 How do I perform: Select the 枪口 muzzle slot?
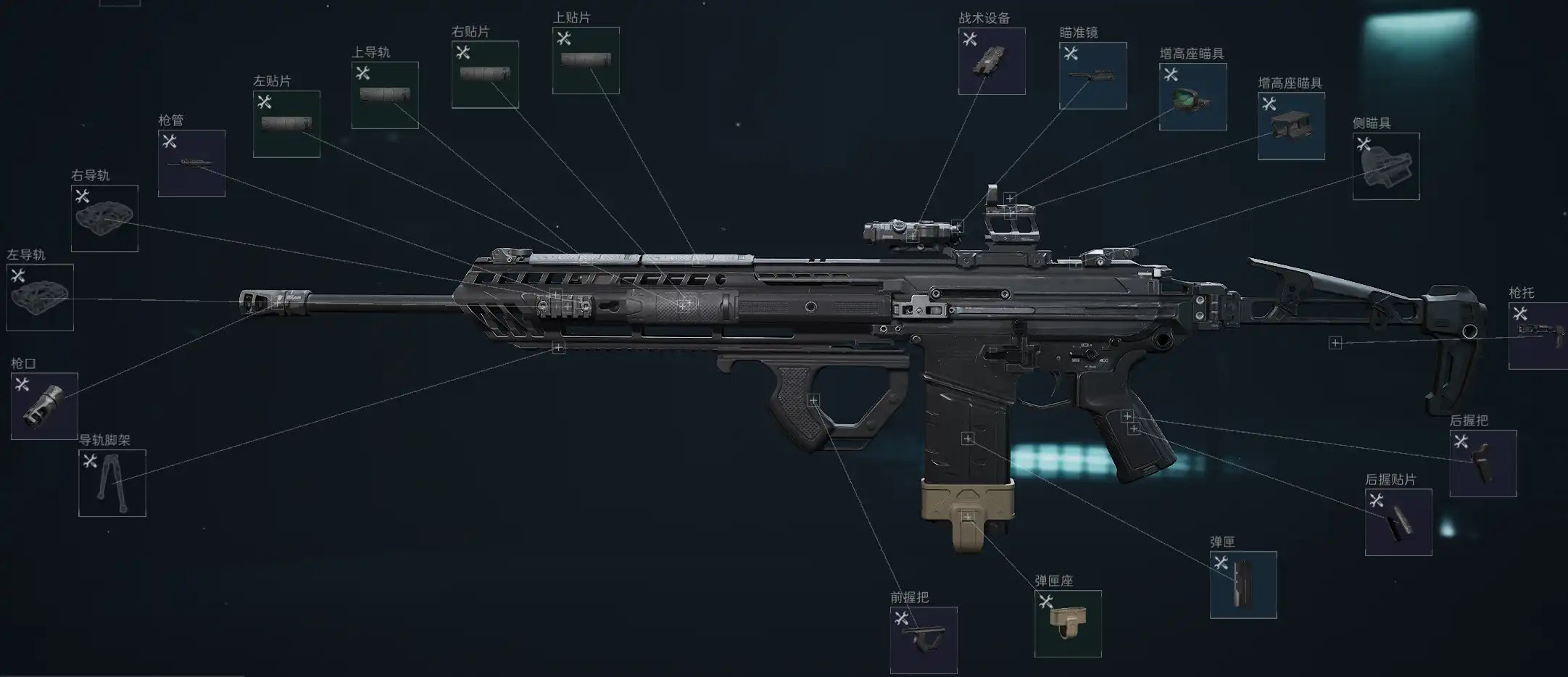[x=44, y=406]
